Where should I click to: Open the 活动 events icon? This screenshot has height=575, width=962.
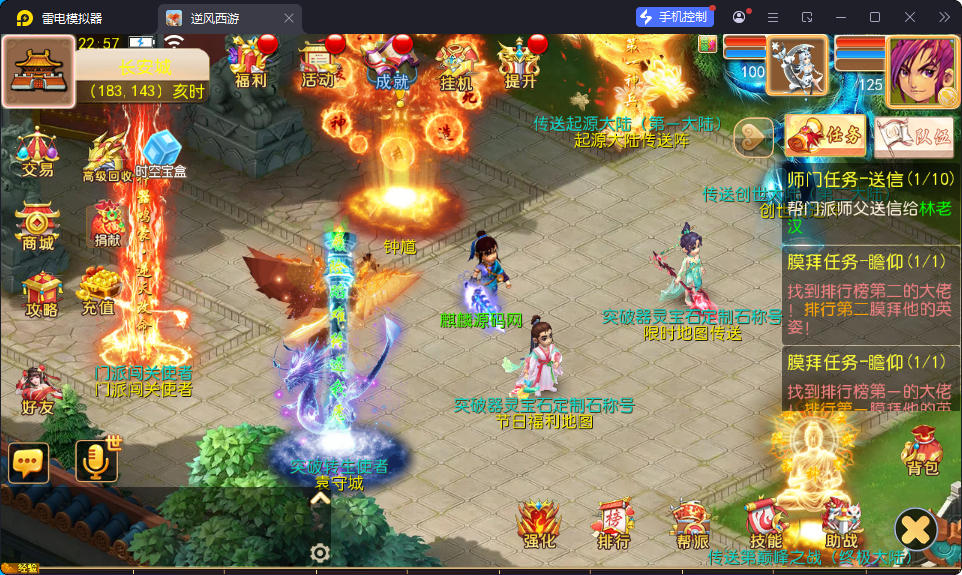click(x=319, y=62)
